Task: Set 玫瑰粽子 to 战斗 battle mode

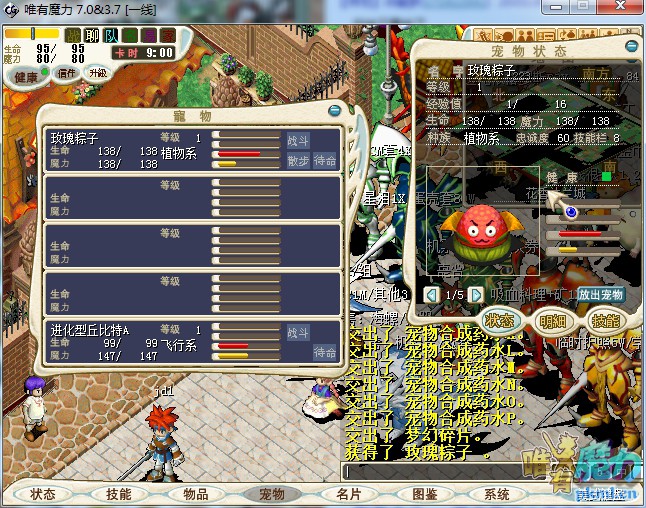Action: 298,140
